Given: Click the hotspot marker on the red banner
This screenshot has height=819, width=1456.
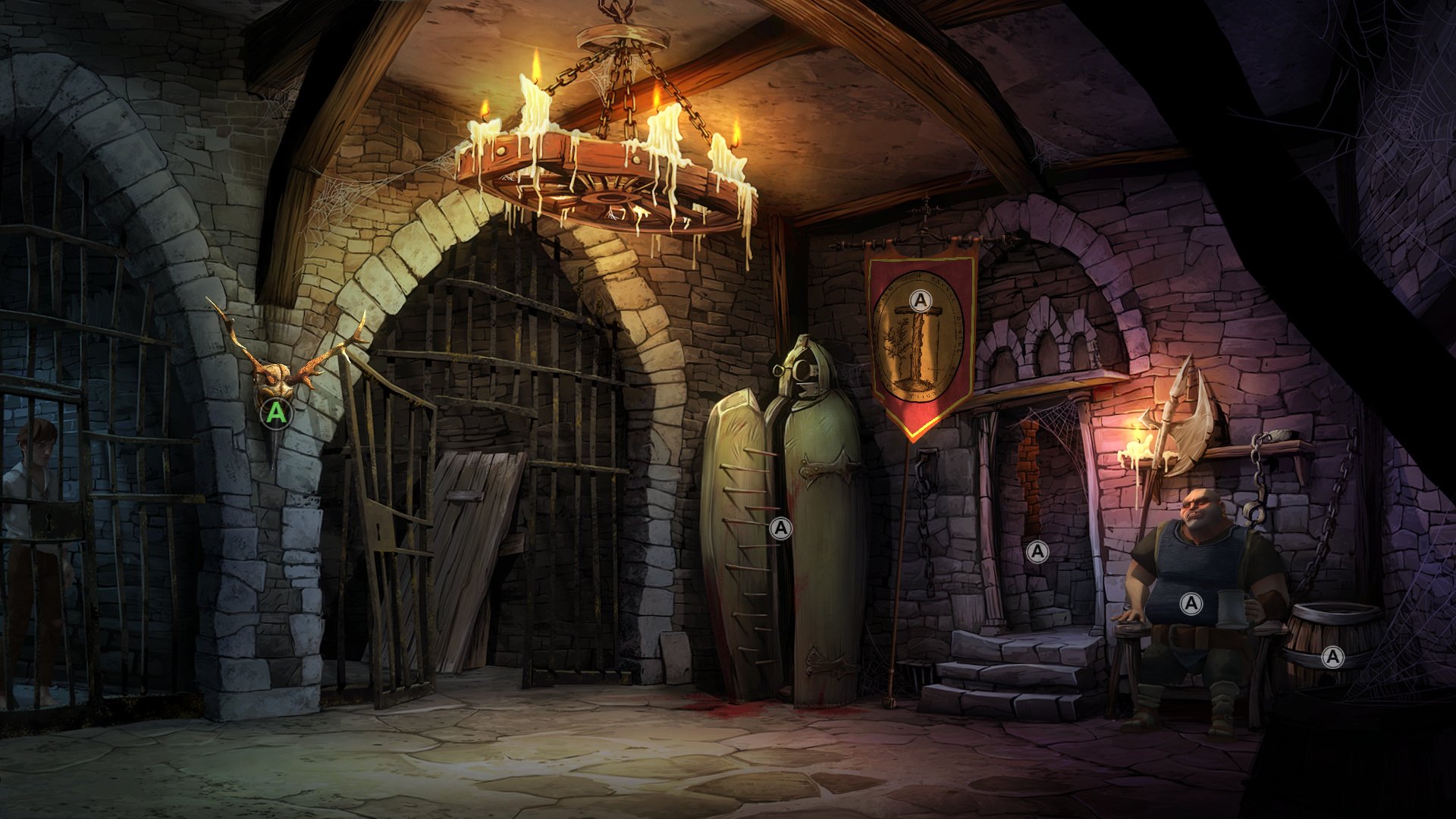Looking at the screenshot, I should [x=921, y=300].
